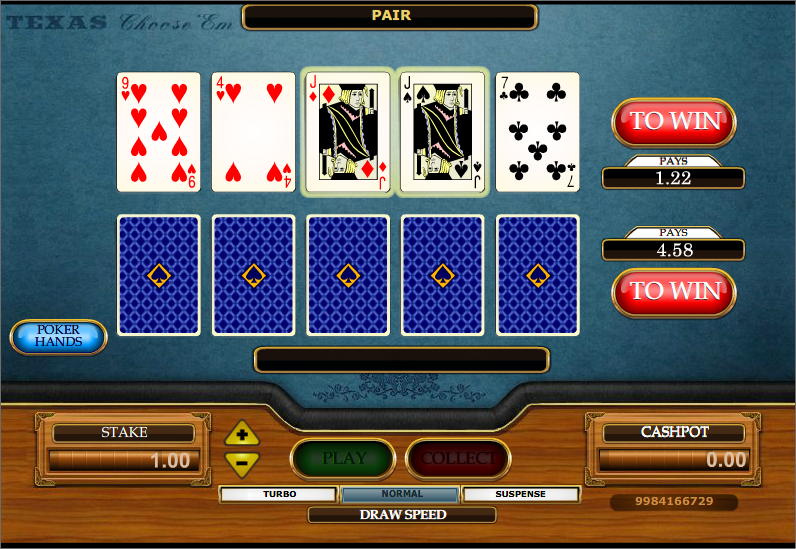Switch draw speed to Suspense
The width and height of the screenshot is (796, 549).
(521, 494)
